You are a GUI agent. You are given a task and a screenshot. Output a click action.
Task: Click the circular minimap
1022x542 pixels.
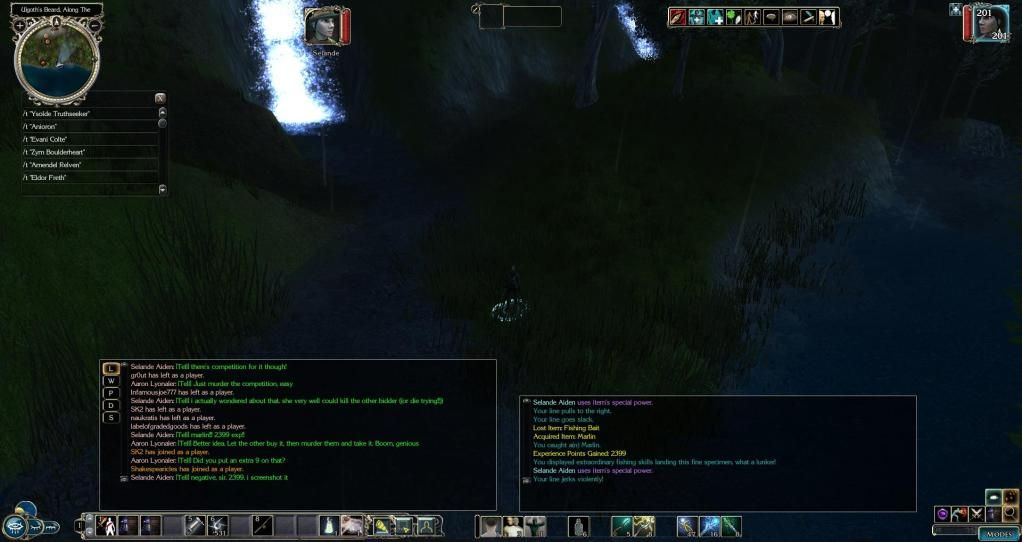click(x=57, y=56)
